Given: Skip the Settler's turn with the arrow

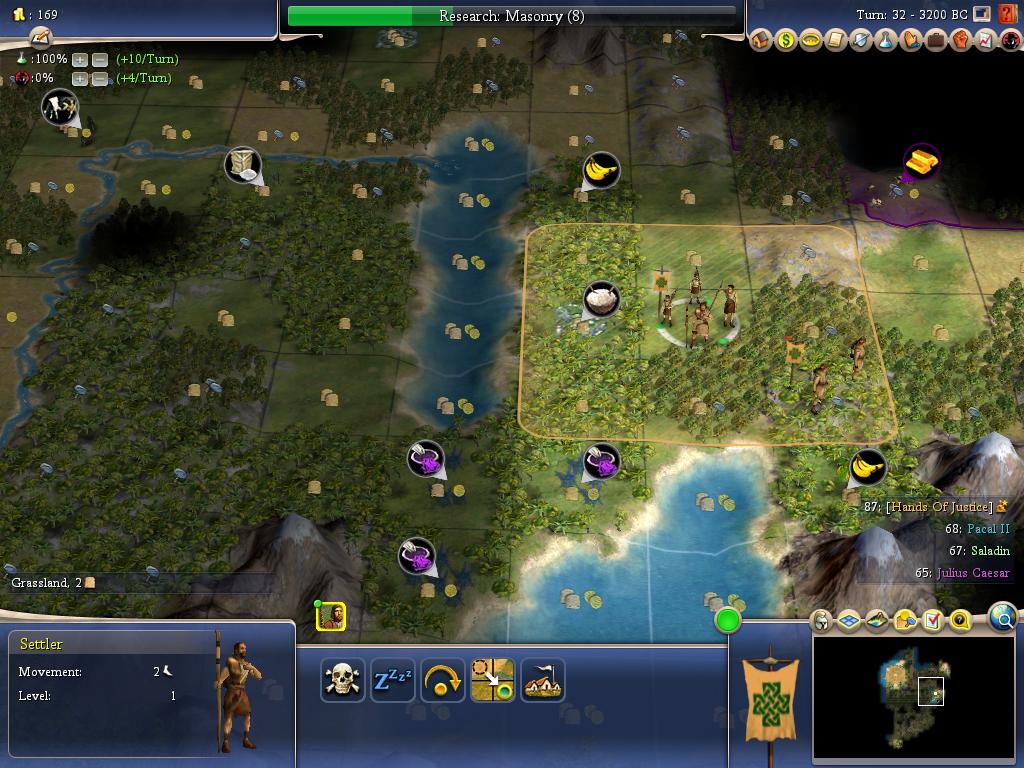Looking at the screenshot, I should (443, 681).
